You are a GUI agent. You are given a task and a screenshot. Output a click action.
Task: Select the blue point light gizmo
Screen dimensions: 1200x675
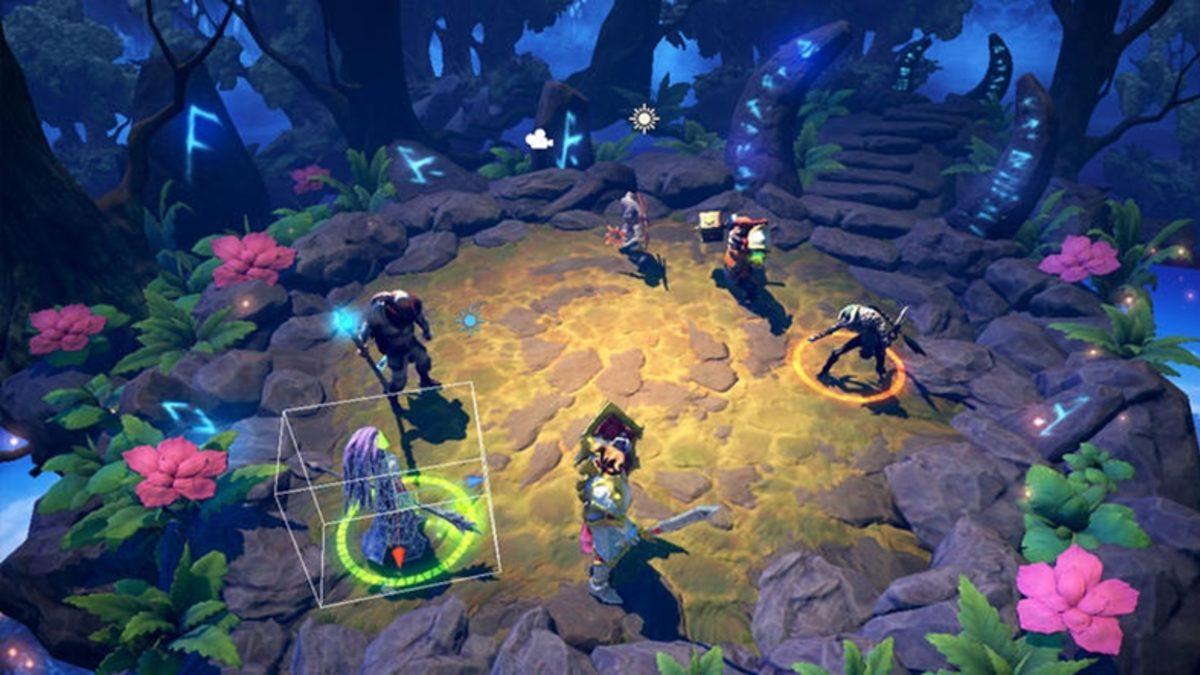469,320
